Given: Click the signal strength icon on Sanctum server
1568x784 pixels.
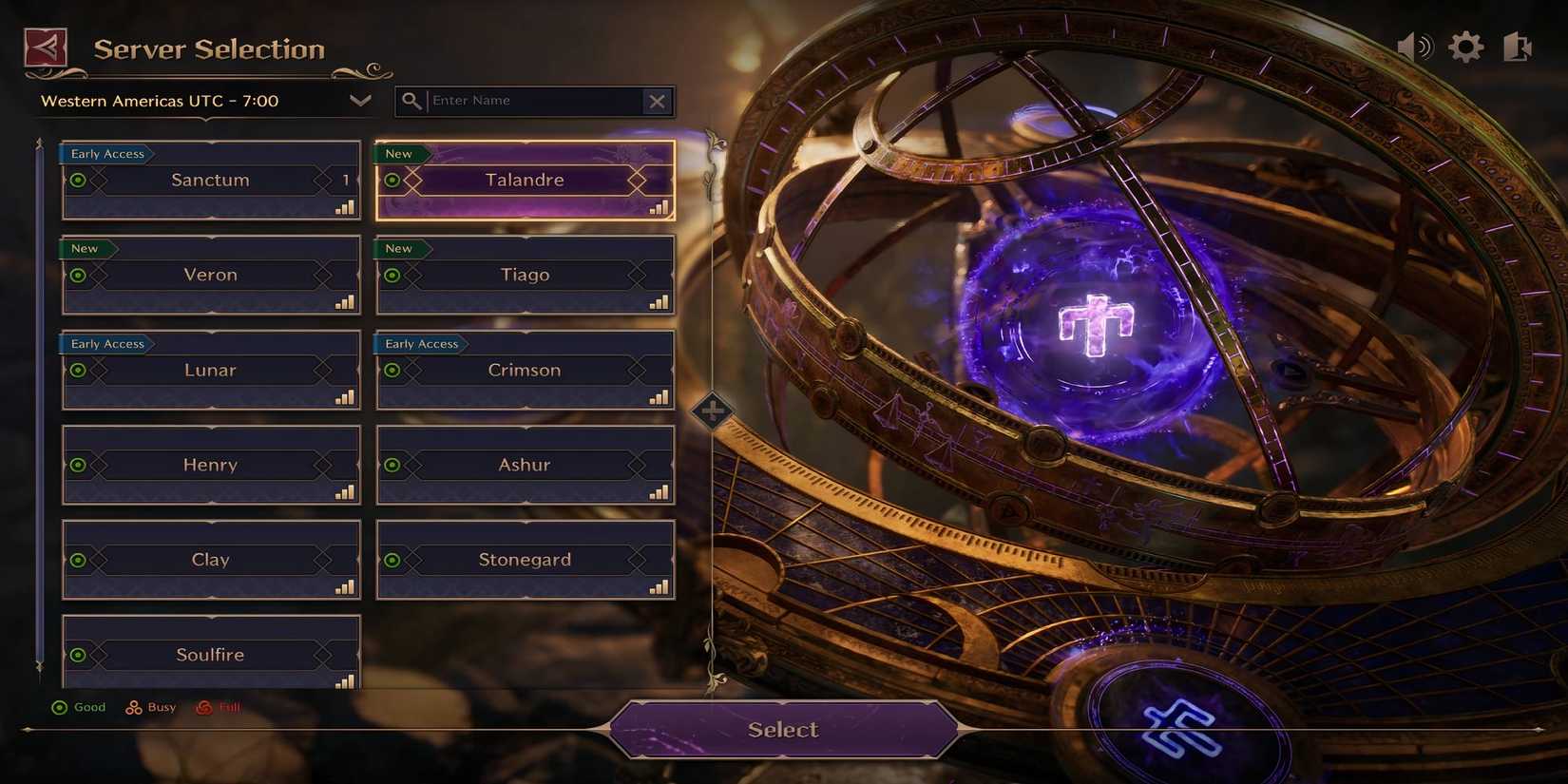Looking at the screenshot, I should 346,207.
